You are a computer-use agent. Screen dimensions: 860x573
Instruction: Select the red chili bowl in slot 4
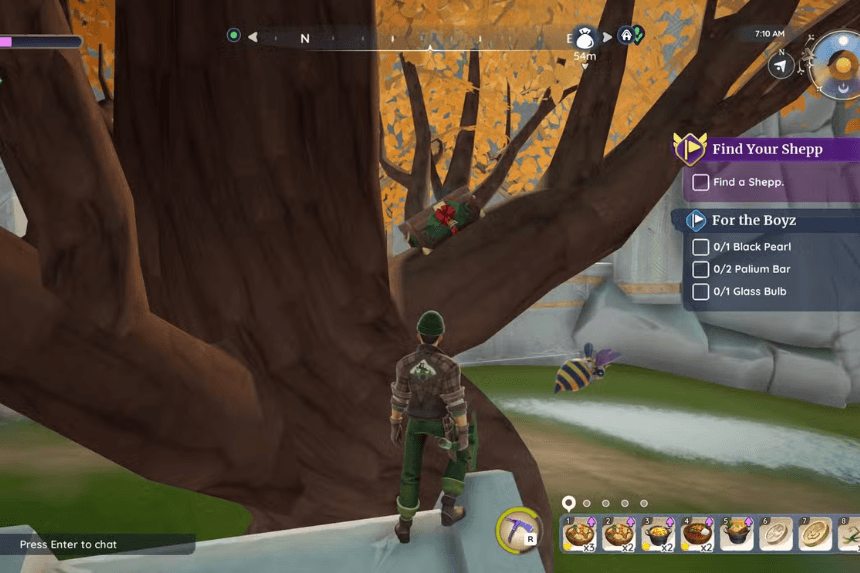point(698,534)
